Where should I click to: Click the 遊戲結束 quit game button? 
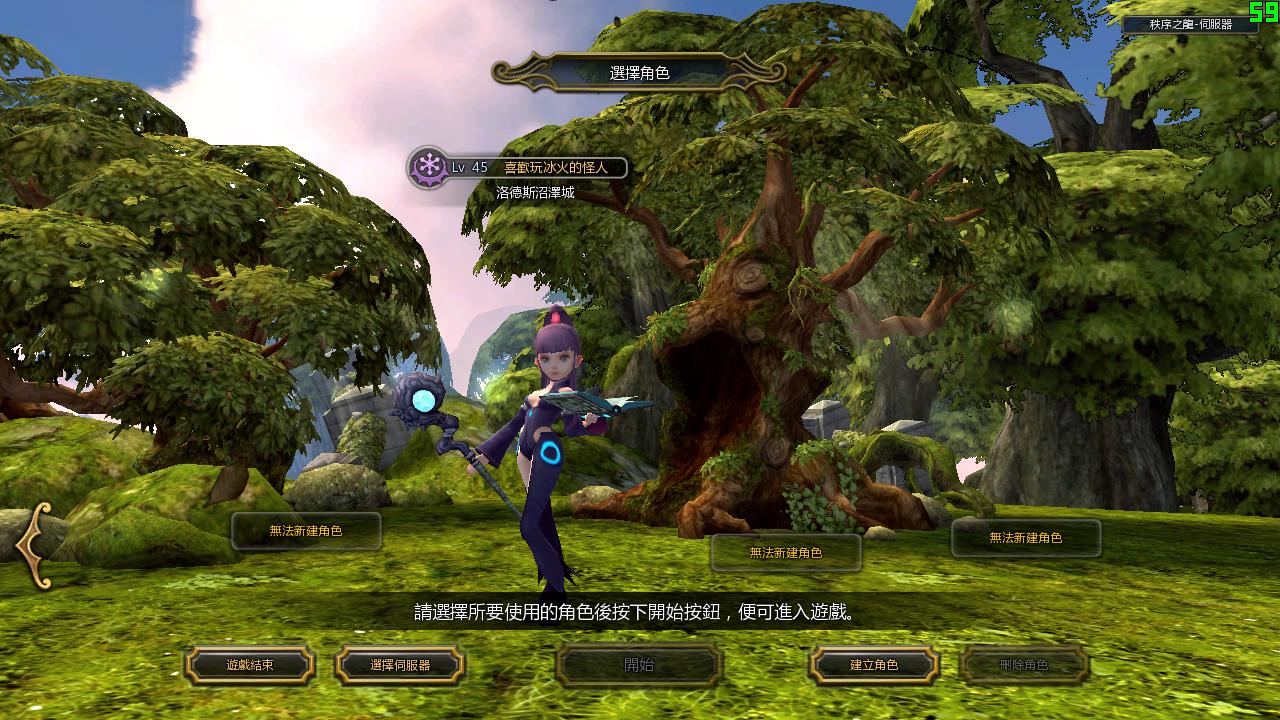point(250,665)
